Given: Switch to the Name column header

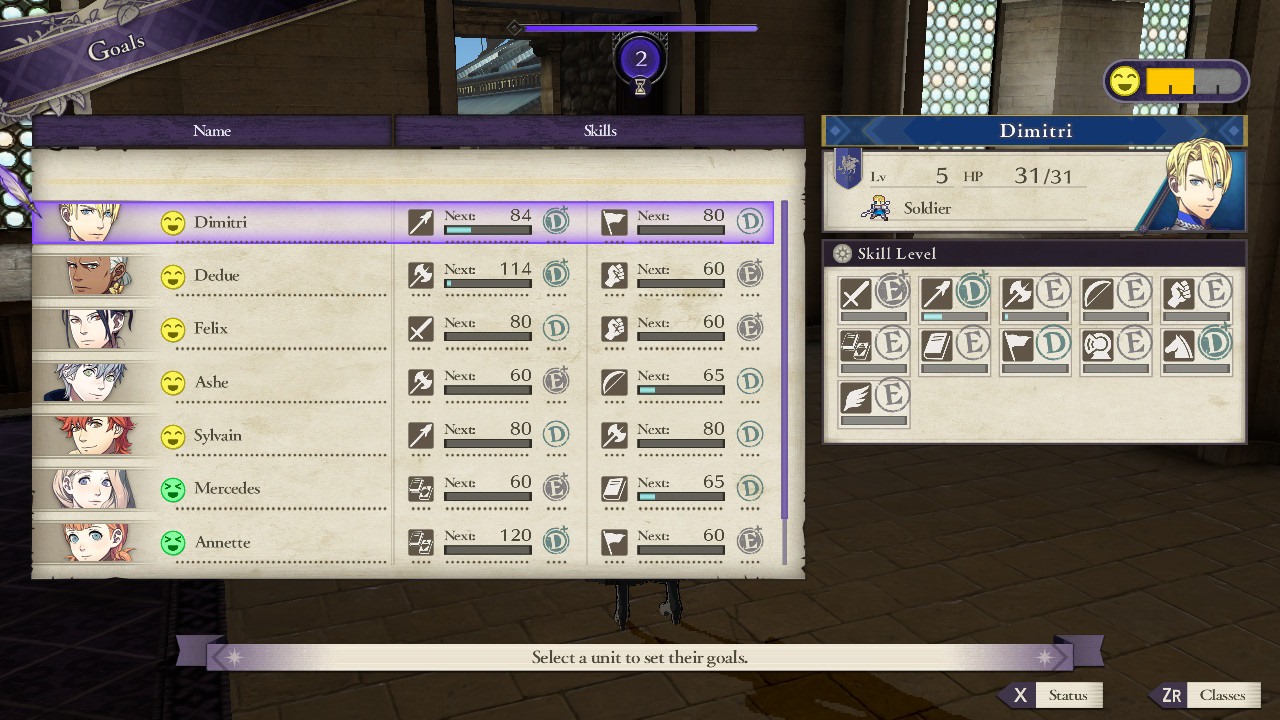Looking at the screenshot, I should (211, 131).
